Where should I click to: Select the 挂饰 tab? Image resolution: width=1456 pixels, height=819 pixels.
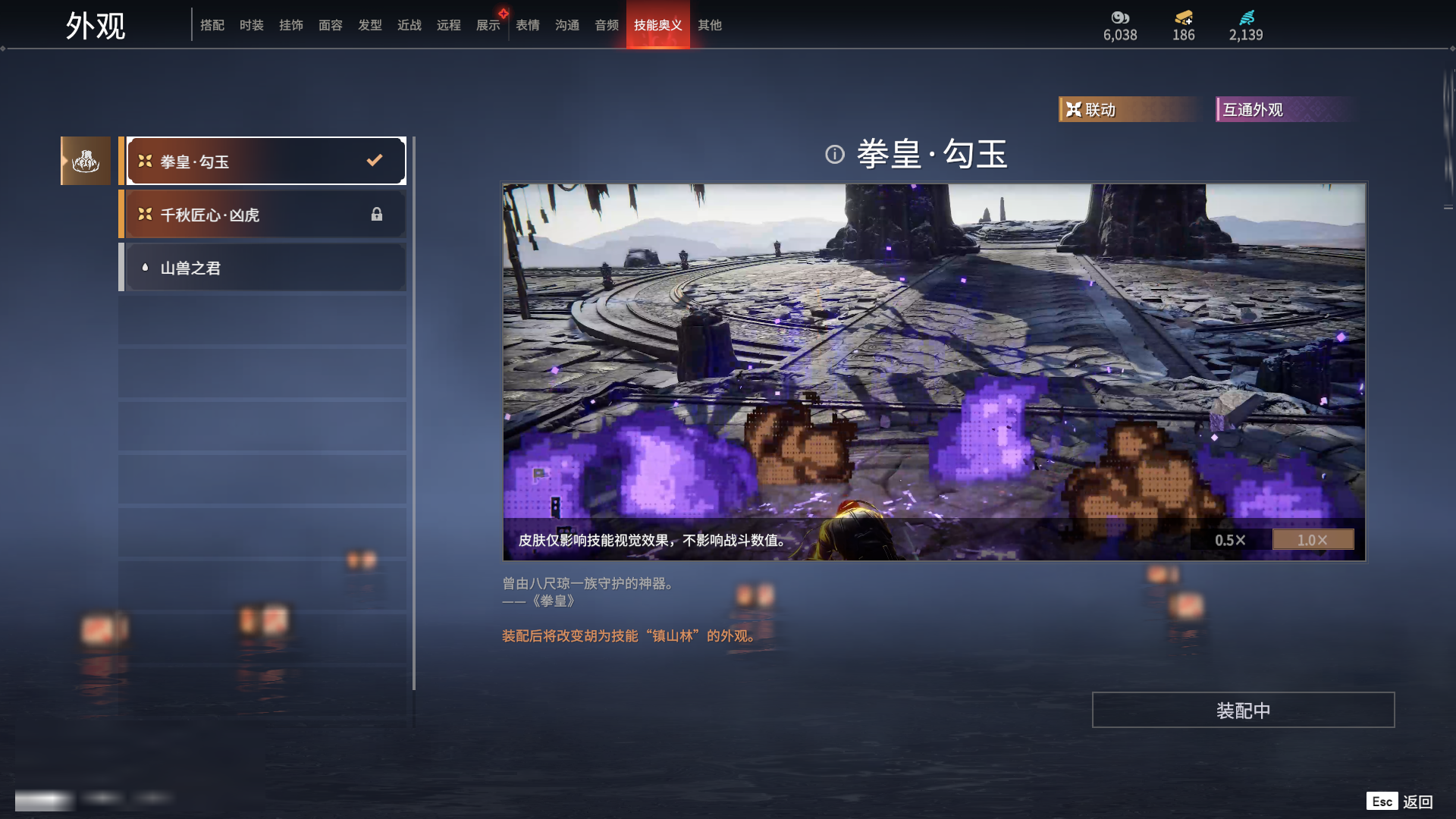[x=291, y=25]
